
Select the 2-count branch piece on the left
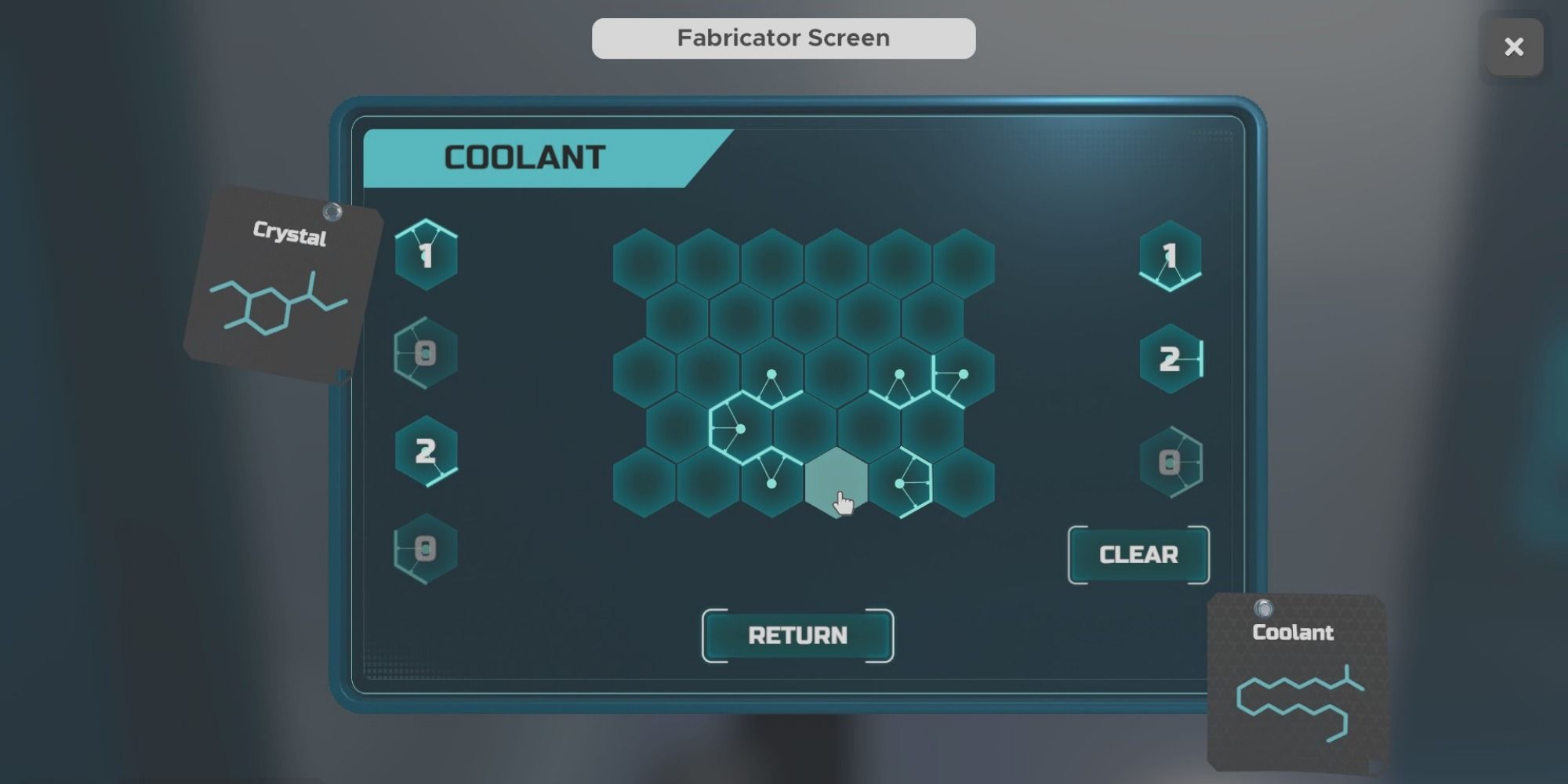pyautogui.click(x=426, y=451)
